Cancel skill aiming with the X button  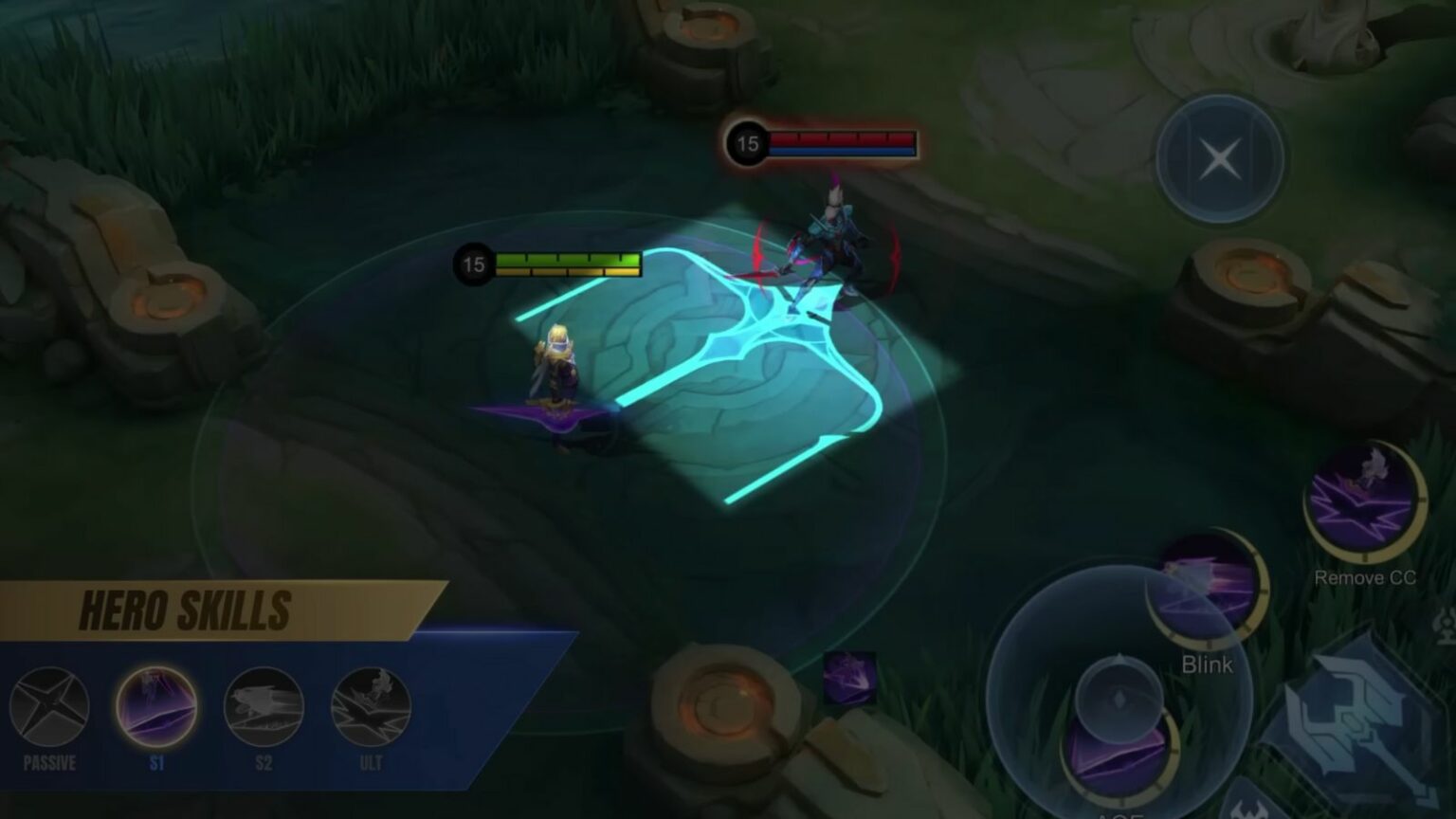[x=1219, y=157]
